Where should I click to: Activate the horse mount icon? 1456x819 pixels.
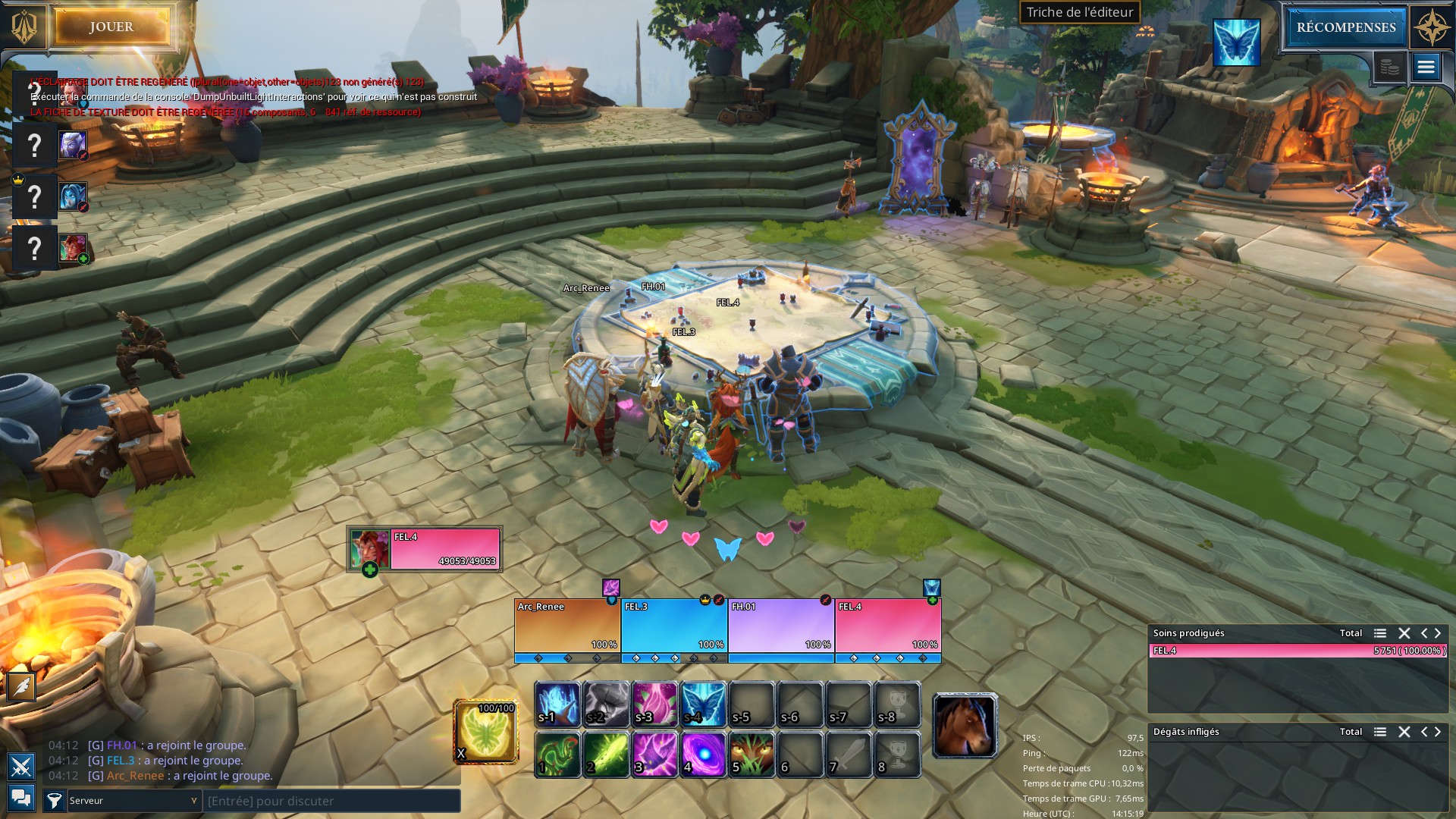tap(964, 726)
